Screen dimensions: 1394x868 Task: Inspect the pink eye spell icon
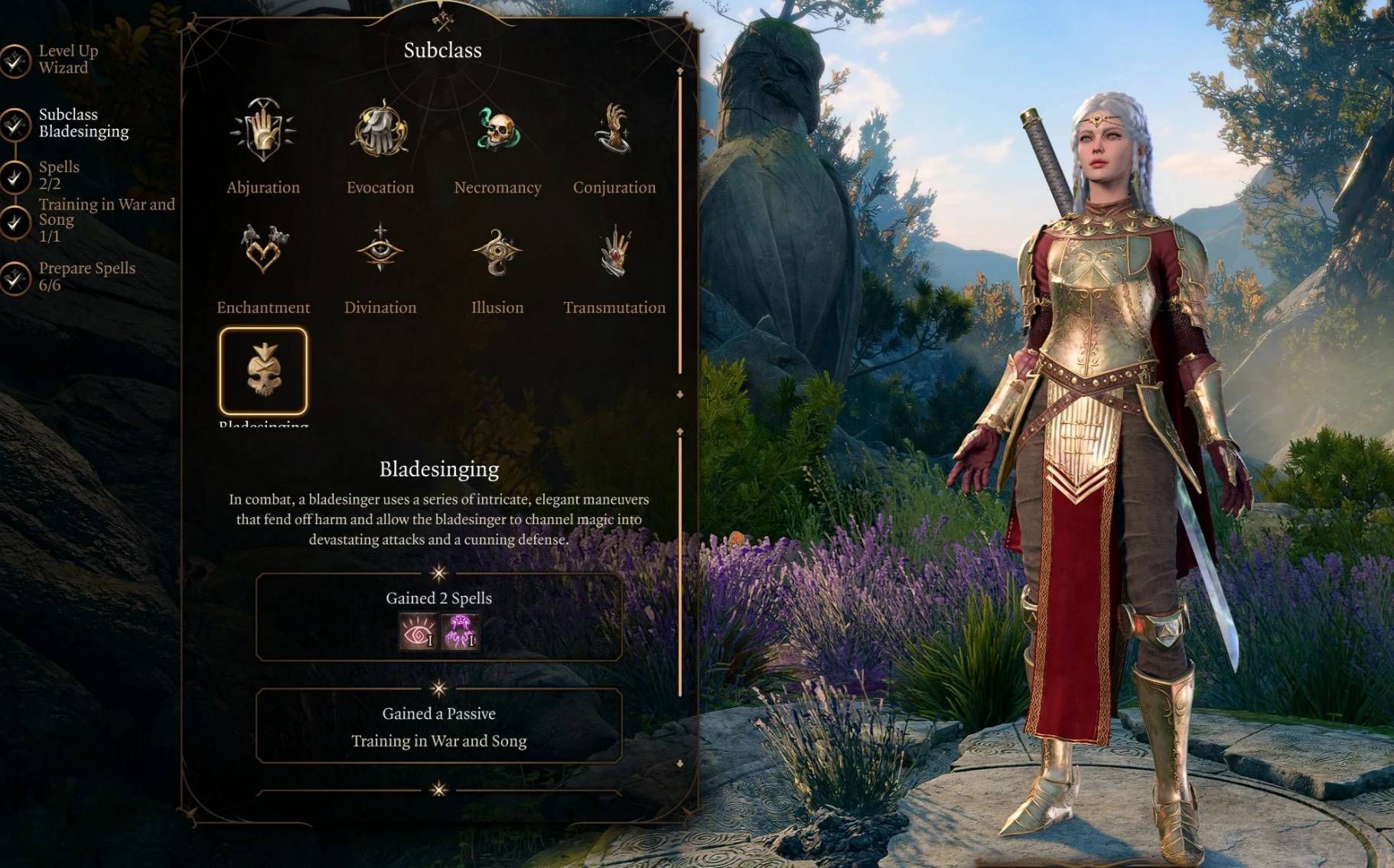point(419,632)
